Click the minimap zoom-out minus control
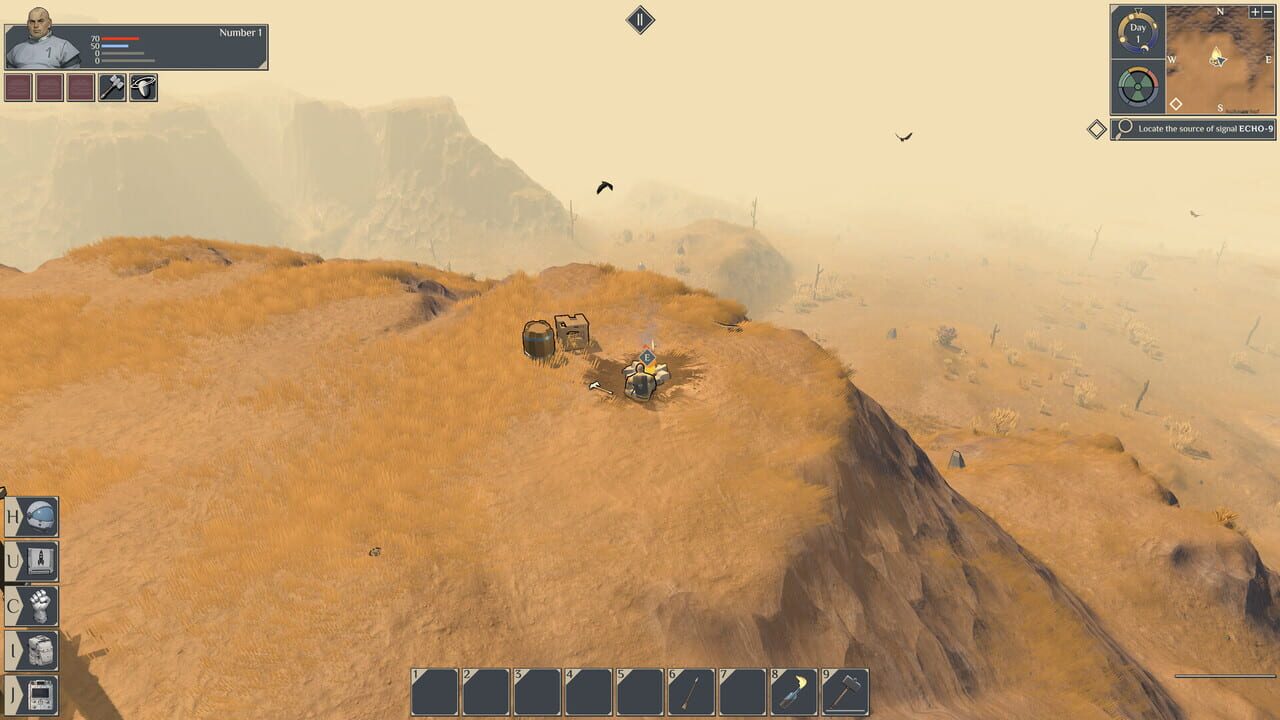The image size is (1280, 720). pos(1268,12)
